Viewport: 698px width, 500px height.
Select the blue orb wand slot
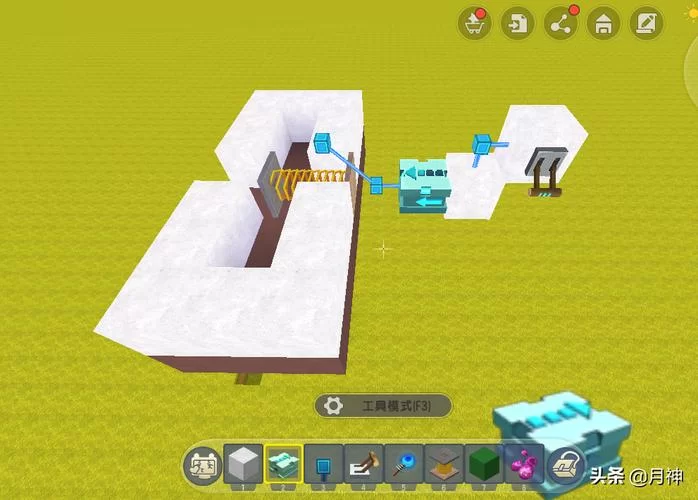coord(404,465)
